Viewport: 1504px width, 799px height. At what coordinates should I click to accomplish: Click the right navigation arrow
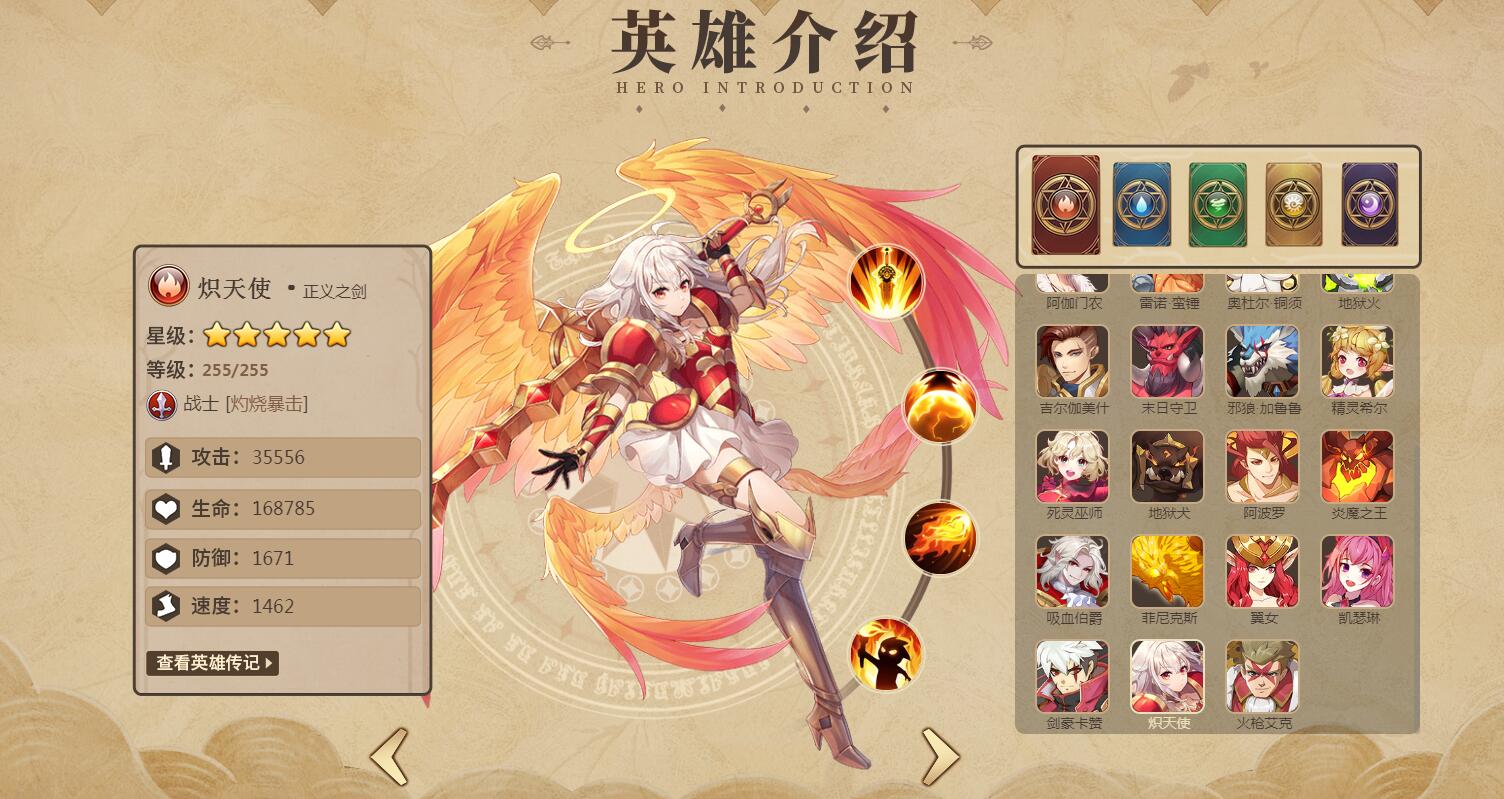click(940, 755)
